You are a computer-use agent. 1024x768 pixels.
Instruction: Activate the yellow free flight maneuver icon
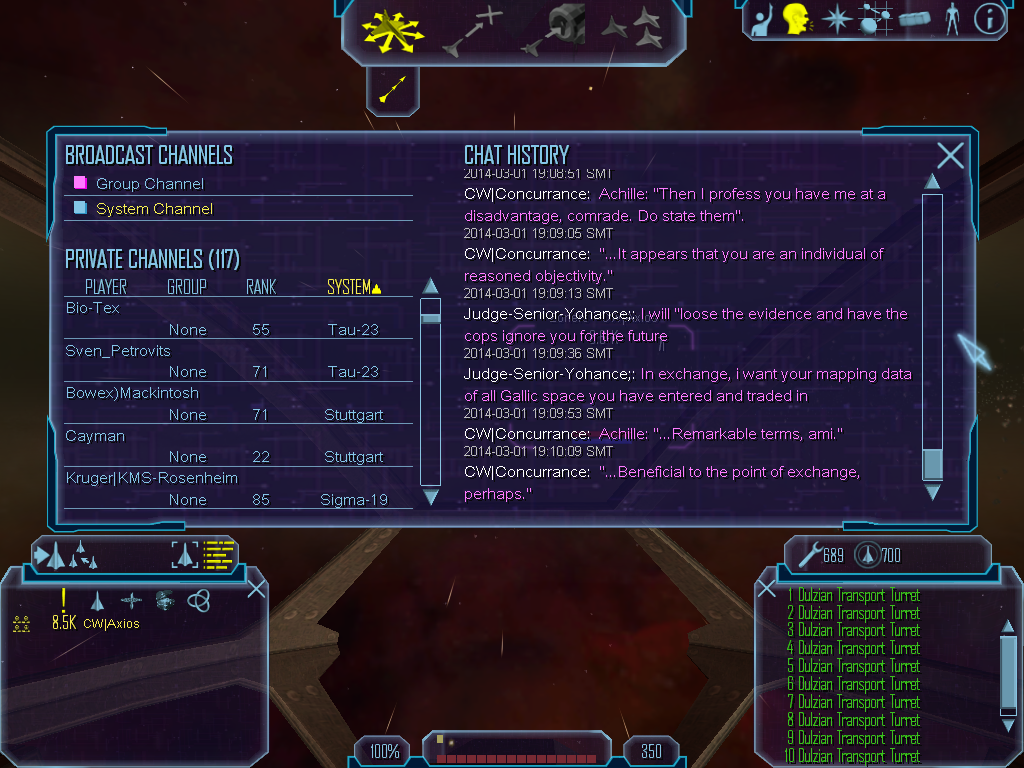pos(393,31)
